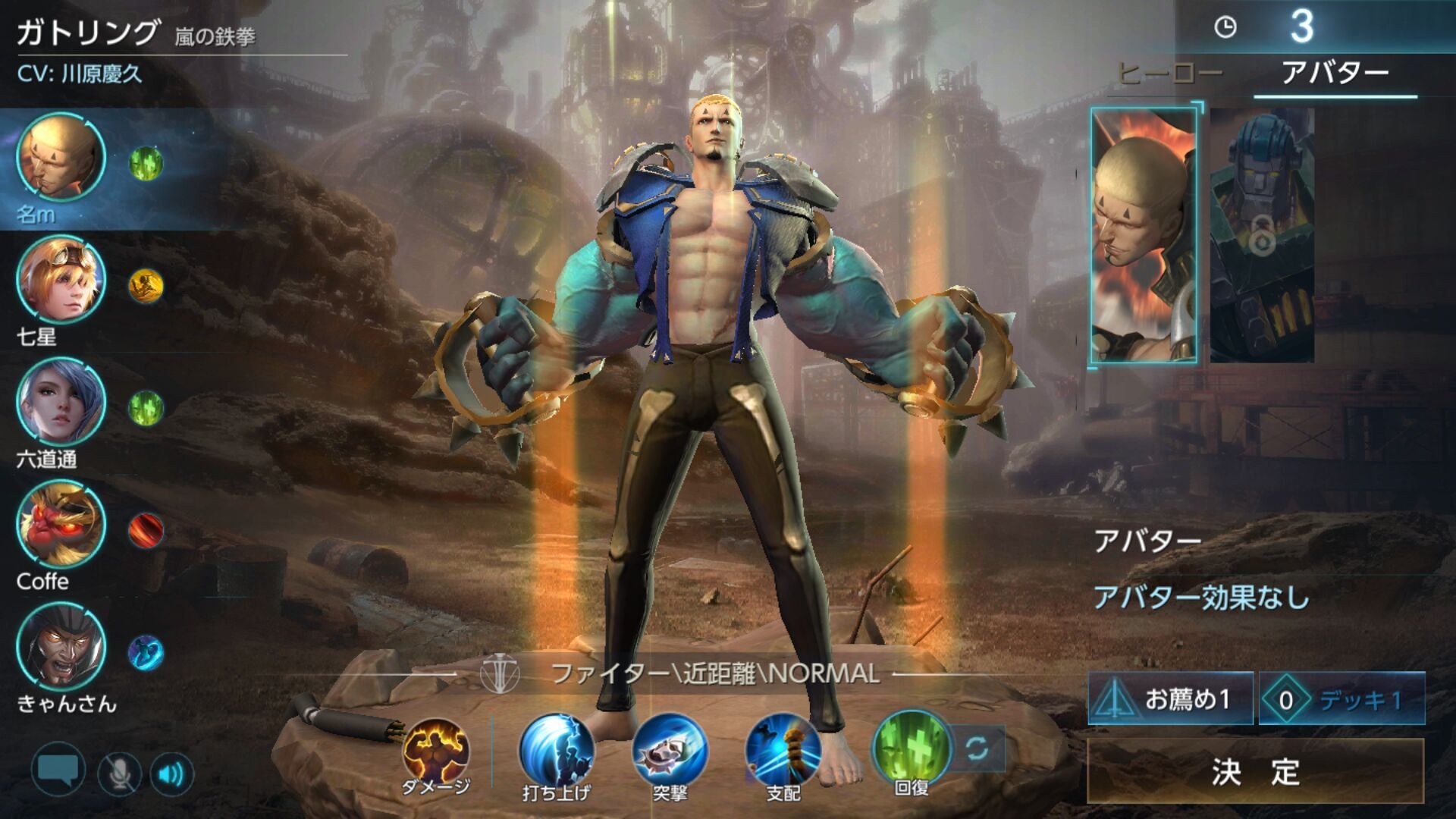Check the 支配 skill icon
This screenshot has height=819, width=1456.
point(783,751)
